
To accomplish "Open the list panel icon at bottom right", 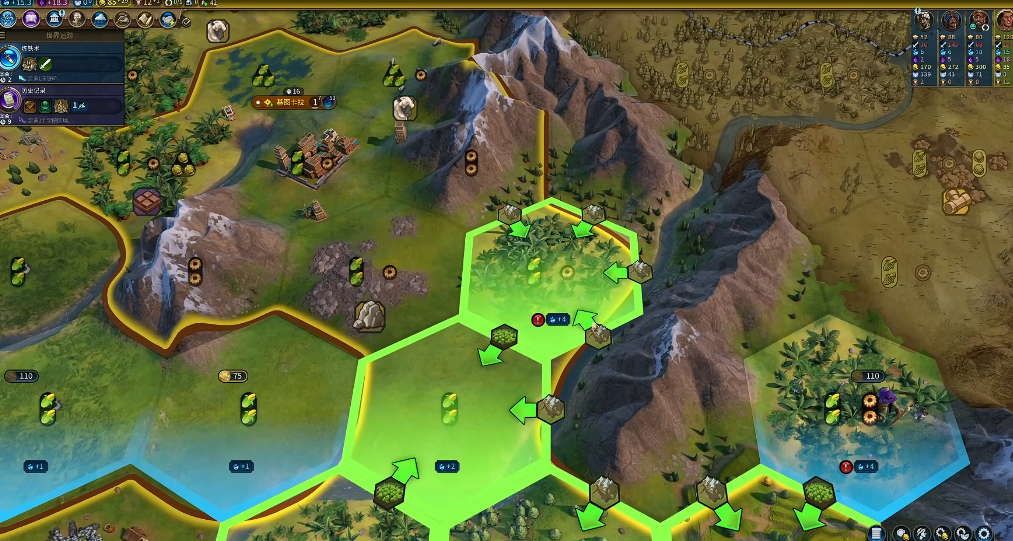I will tap(877, 534).
